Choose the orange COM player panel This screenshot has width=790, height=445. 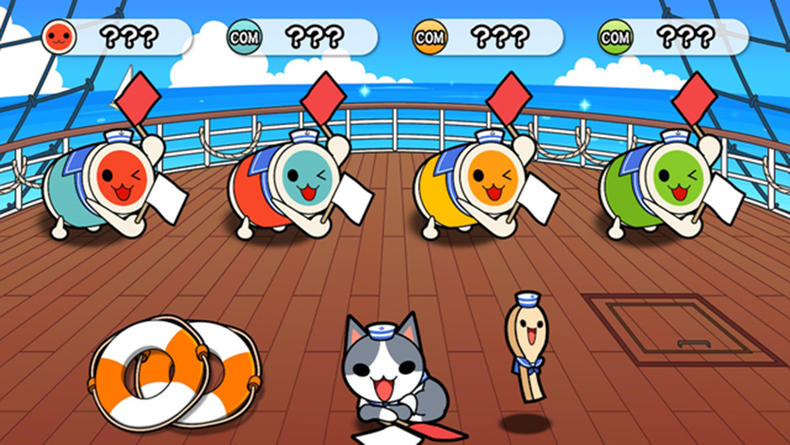[486, 38]
